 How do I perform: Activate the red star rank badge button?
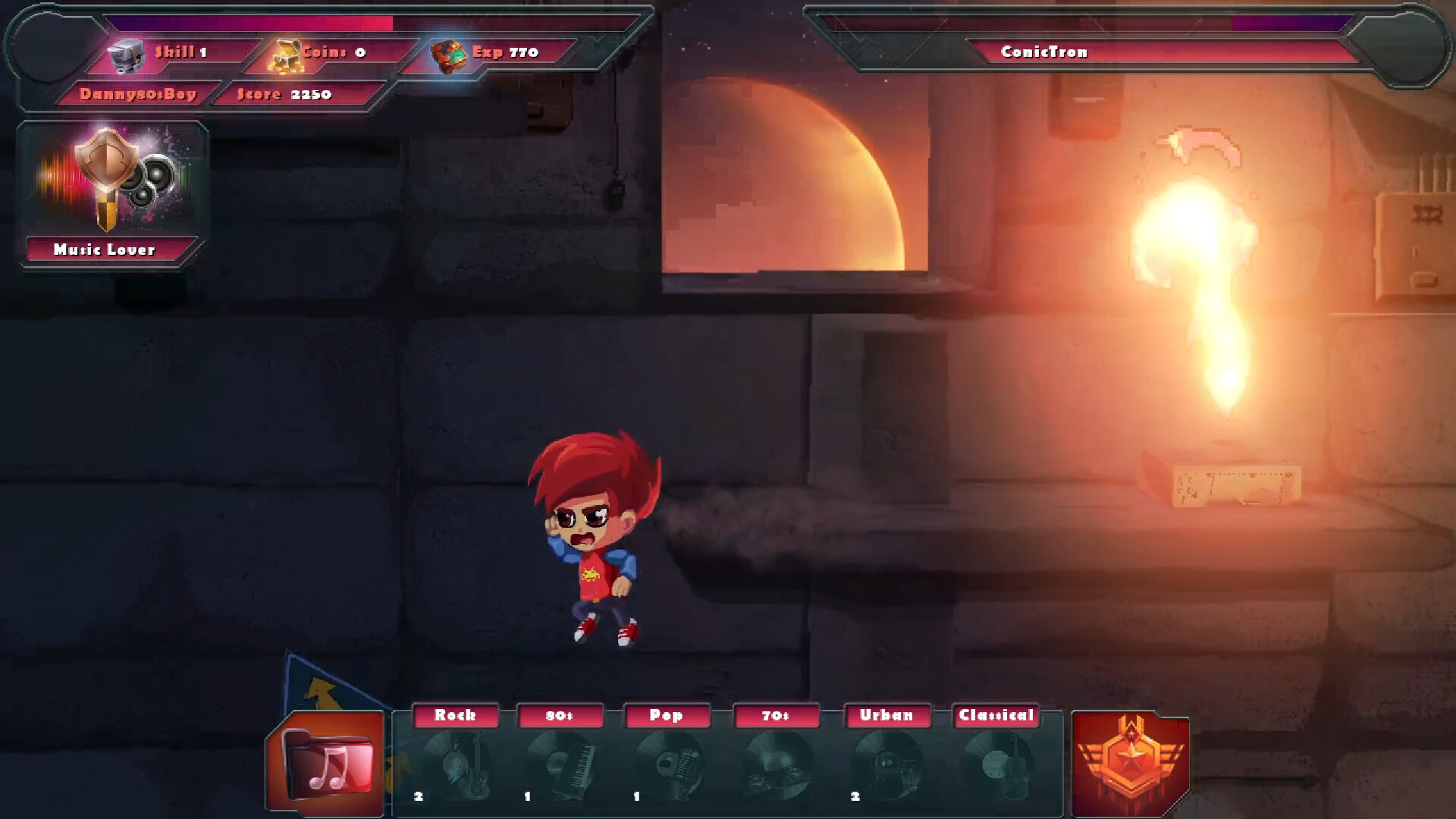[1130, 763]
